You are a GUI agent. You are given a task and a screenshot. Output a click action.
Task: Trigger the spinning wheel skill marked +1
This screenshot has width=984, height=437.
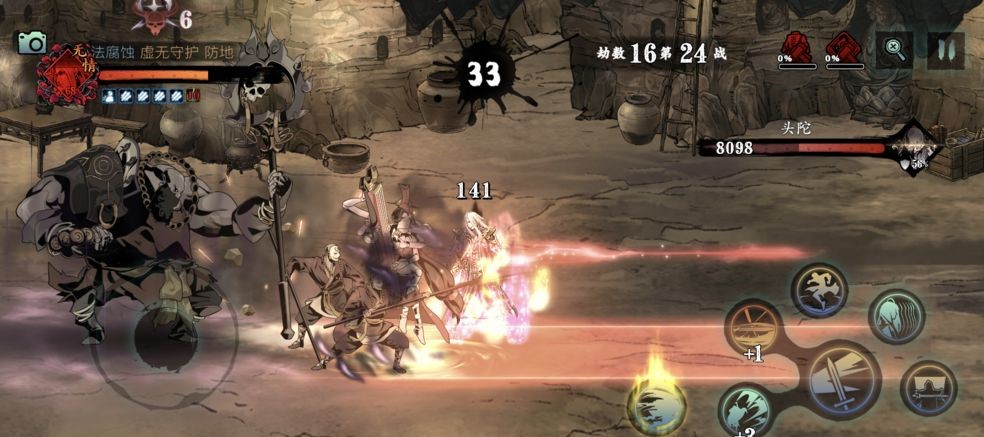pos(754,326)
